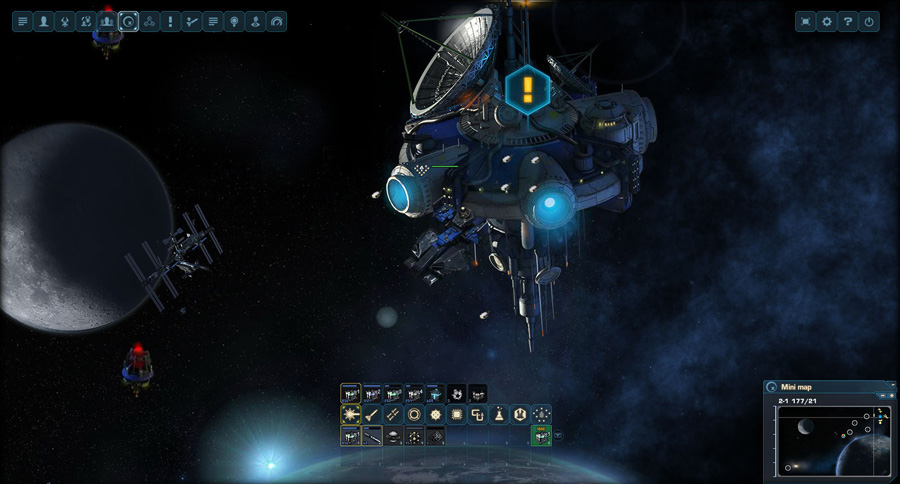Image resolution: width=900 pixels, height=484 pixels.
Task: Click the power logout button
Action: point(869,21)
